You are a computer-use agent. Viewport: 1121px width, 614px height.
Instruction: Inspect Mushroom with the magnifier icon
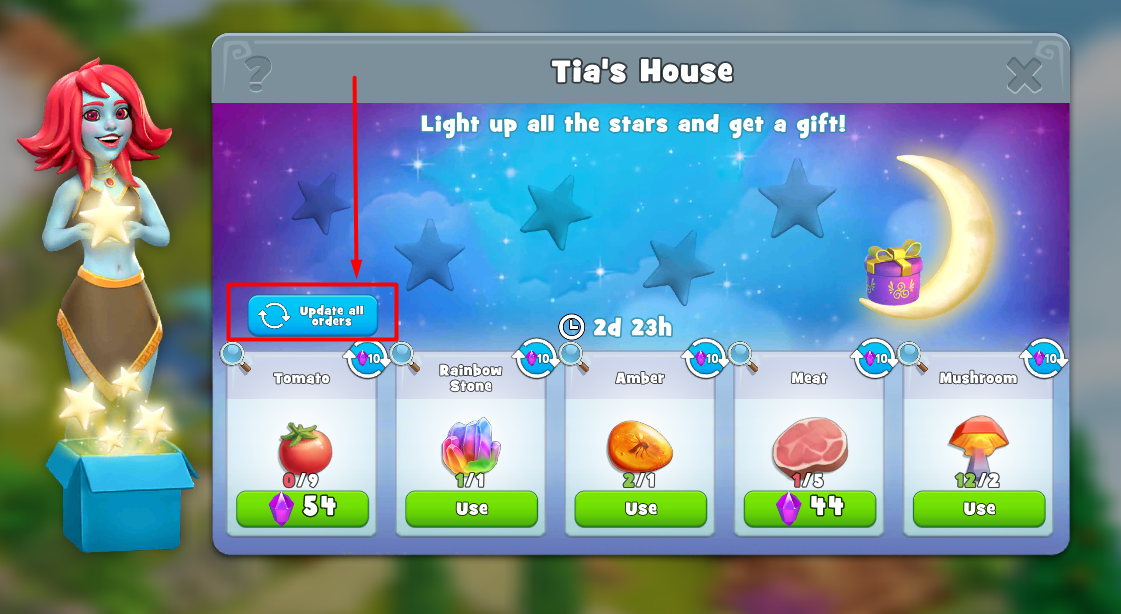[x=912, y=354]
